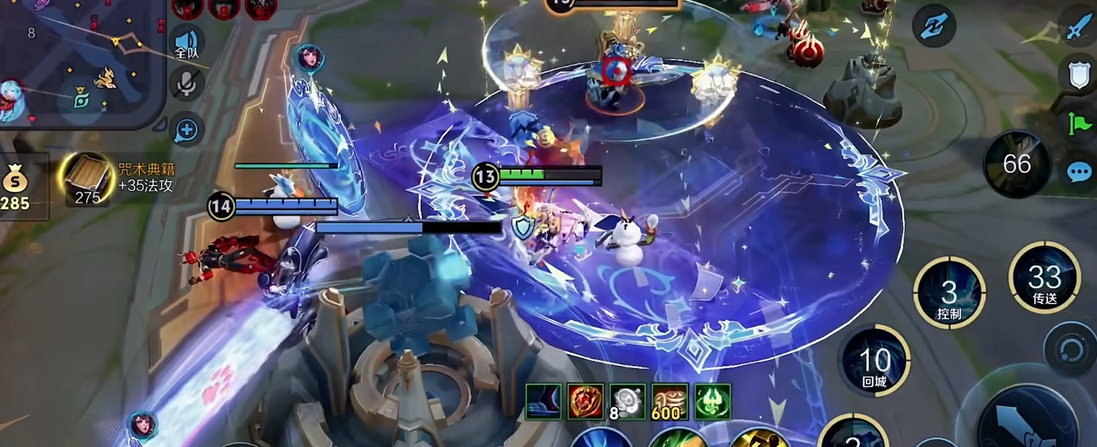Use the 控制 skill button
This screenshot has width=1097, height=447.
tap(949, 294)
